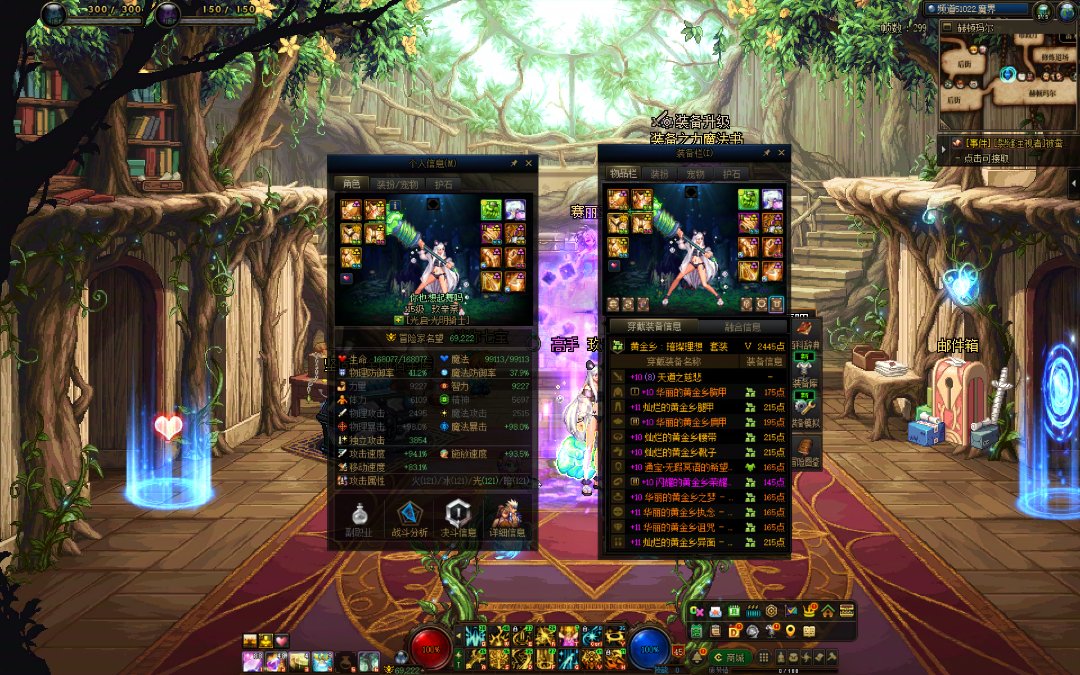Click the Hendon Myre minimap
1080x675 pixels.
1006,78
